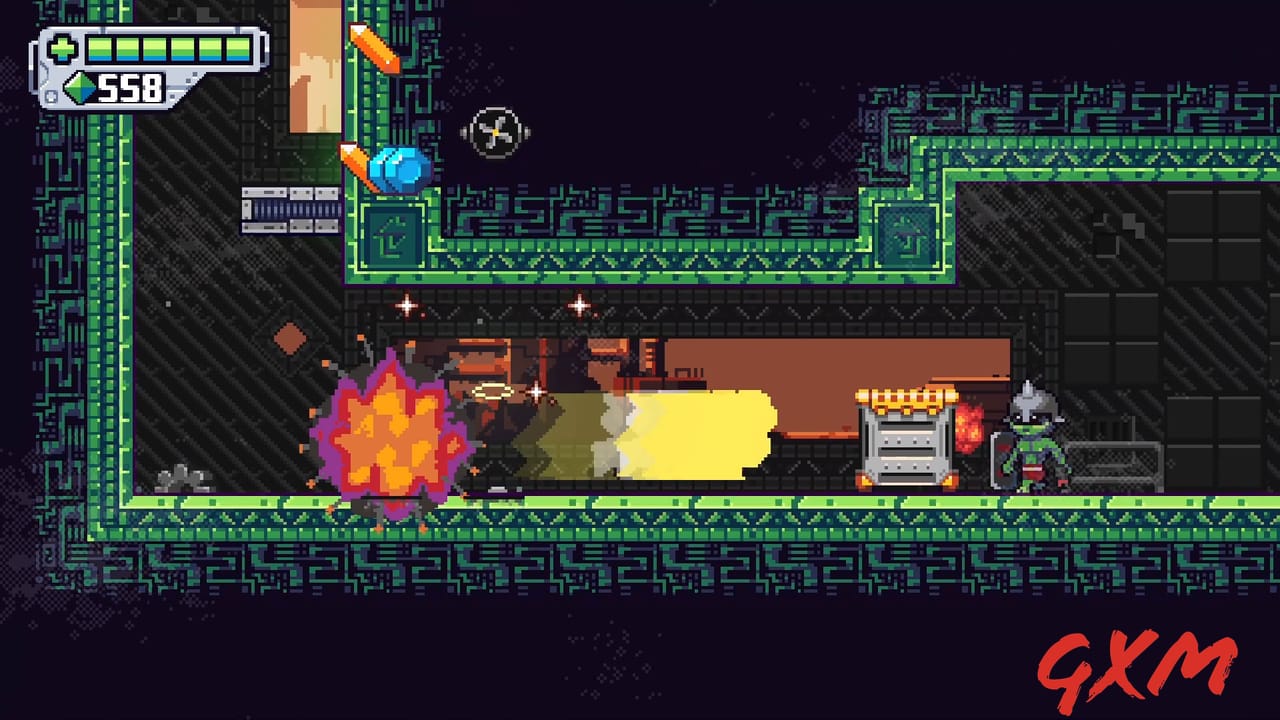Click the orange diamond decoration on the wall
The height and width of the screenshot is (720, 1280).
291,338
